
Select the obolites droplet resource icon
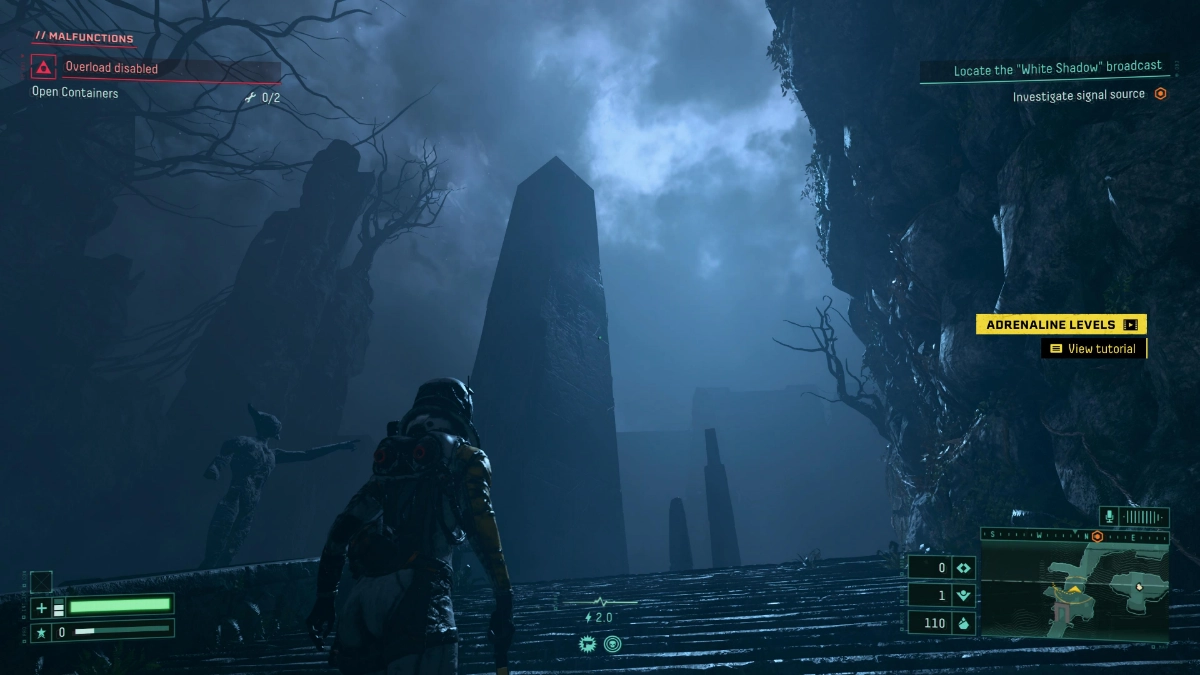[964, 623]
